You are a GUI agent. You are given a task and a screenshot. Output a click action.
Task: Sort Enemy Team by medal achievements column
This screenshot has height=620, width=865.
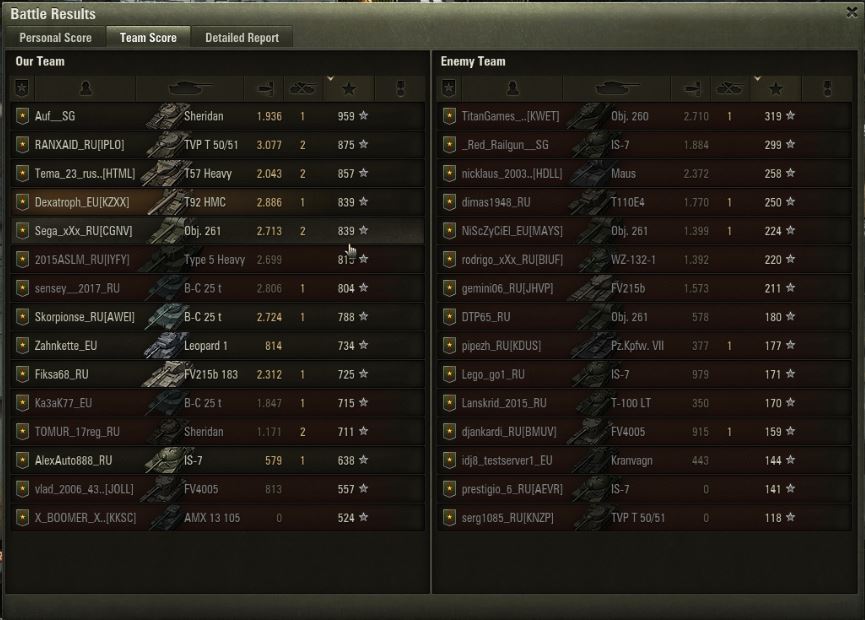pos(827,89)
